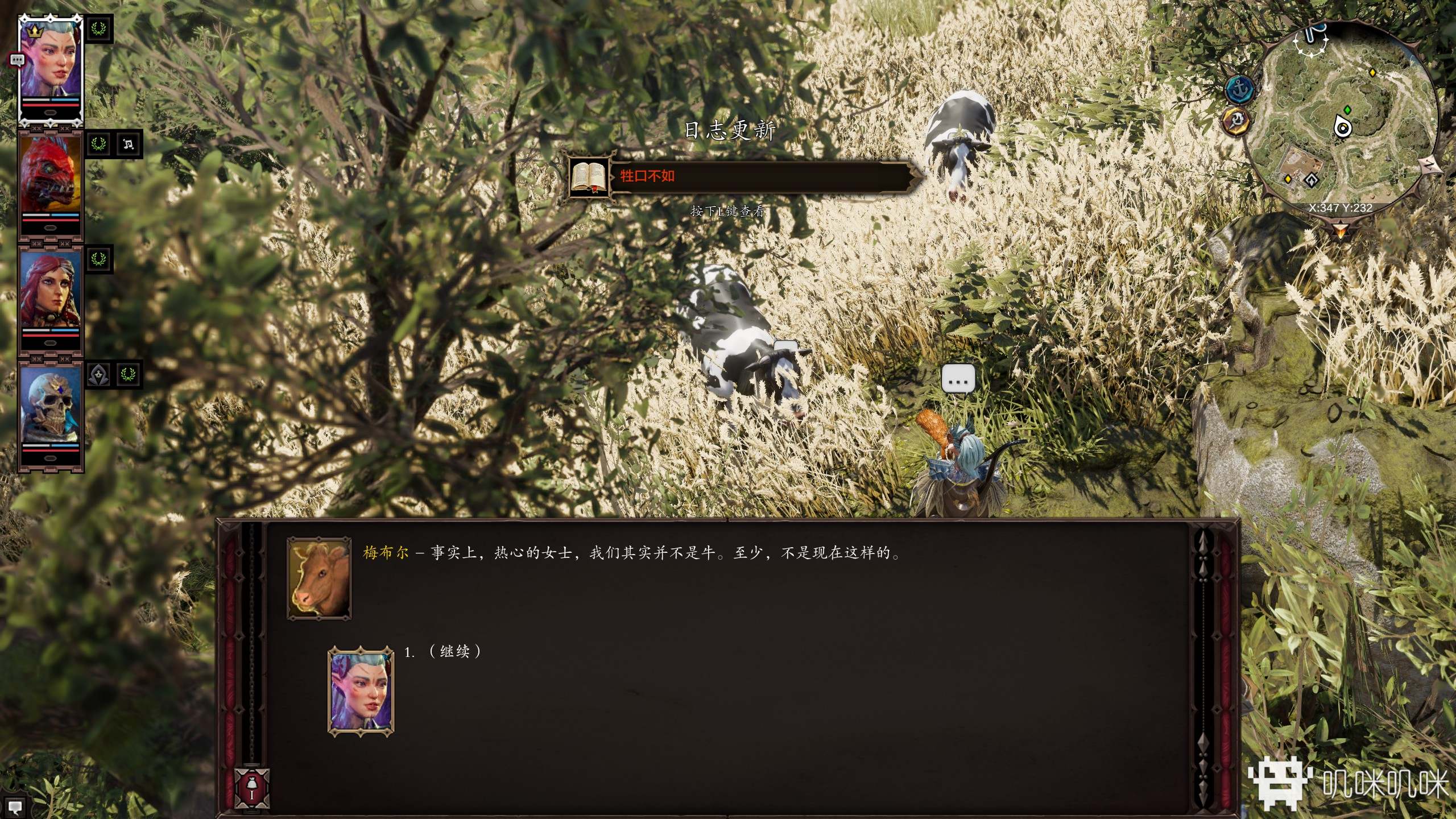Click the 梅布尔 cow speaker portrait
Viewport: 1456px width, 819px height.
click(319, 578)
